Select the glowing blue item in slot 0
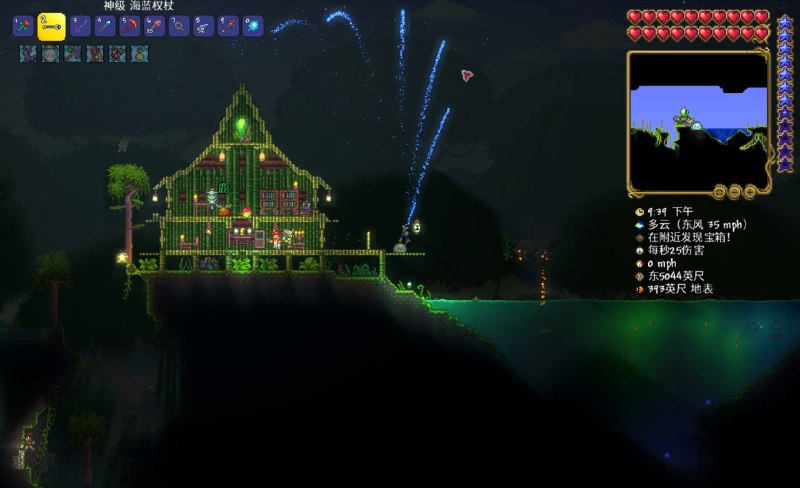This screenshot has height=488, width=800. coord(253,27)
